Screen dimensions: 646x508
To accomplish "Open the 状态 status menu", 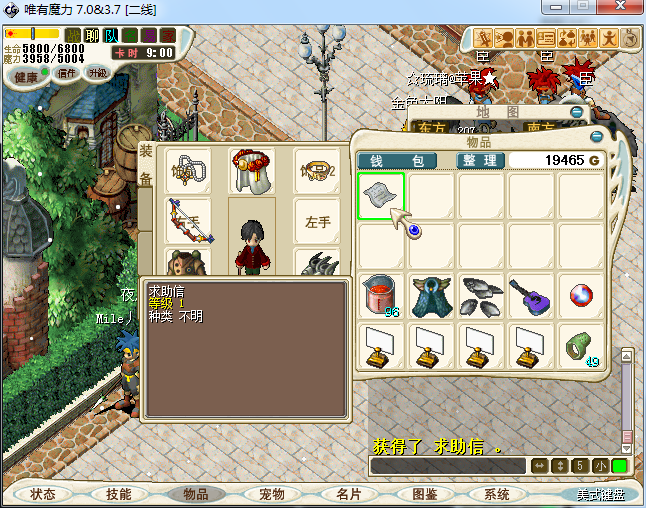I will tap(44, 494).
